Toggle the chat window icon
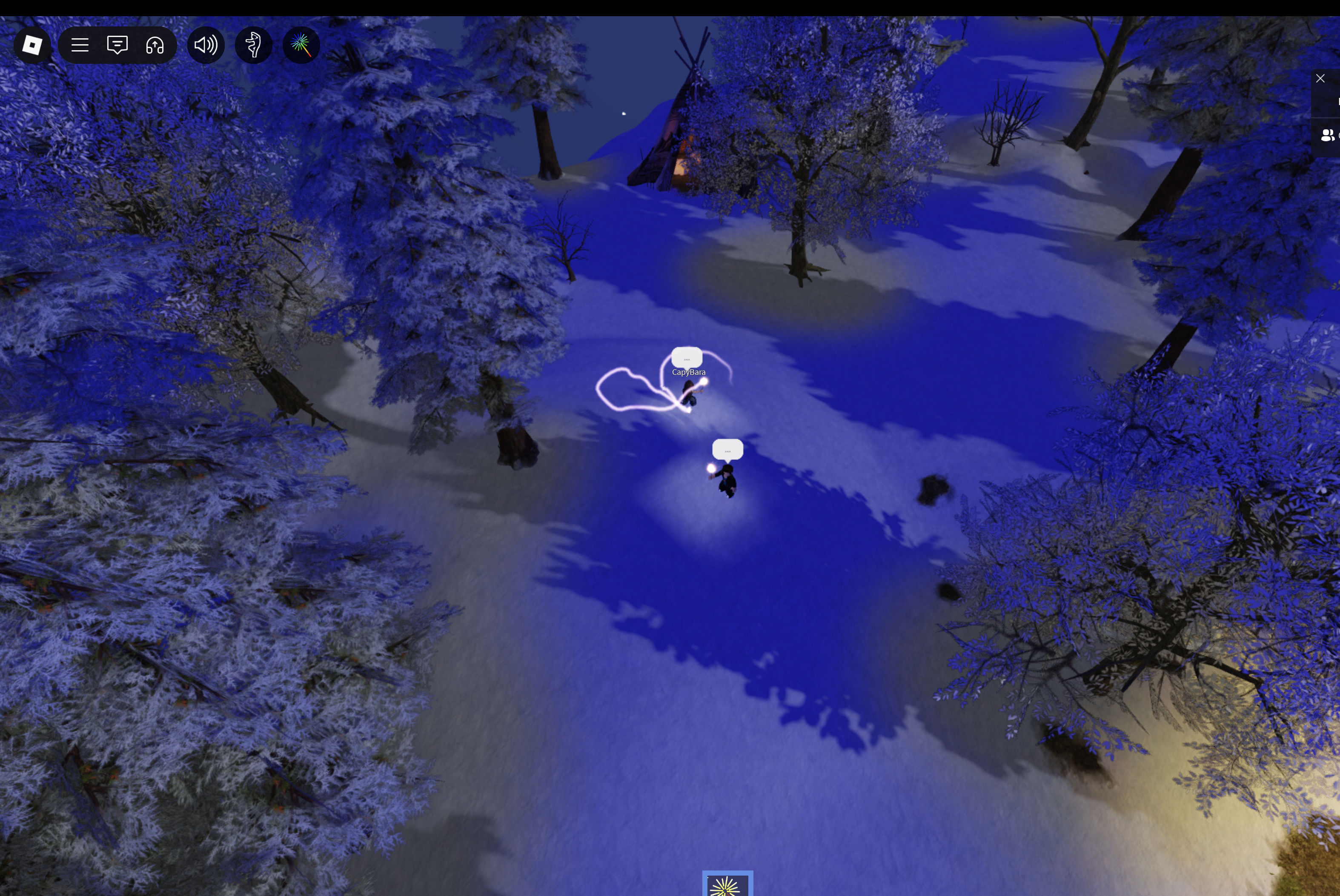Image resolution: width=1340 pixels, height=896 pixels. pos(117,45)
